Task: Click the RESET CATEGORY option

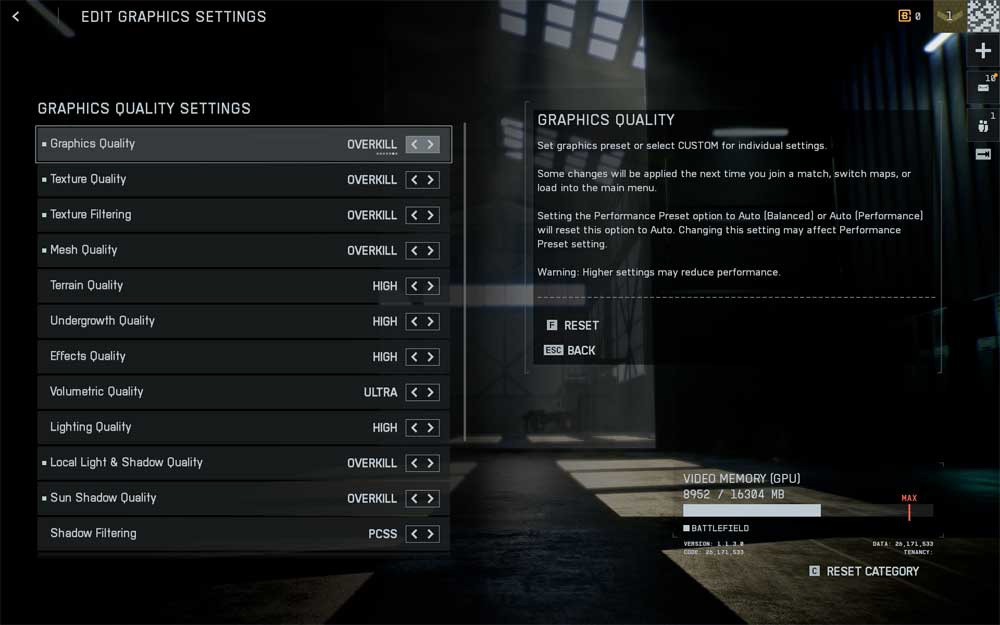Action: point(871,571)
